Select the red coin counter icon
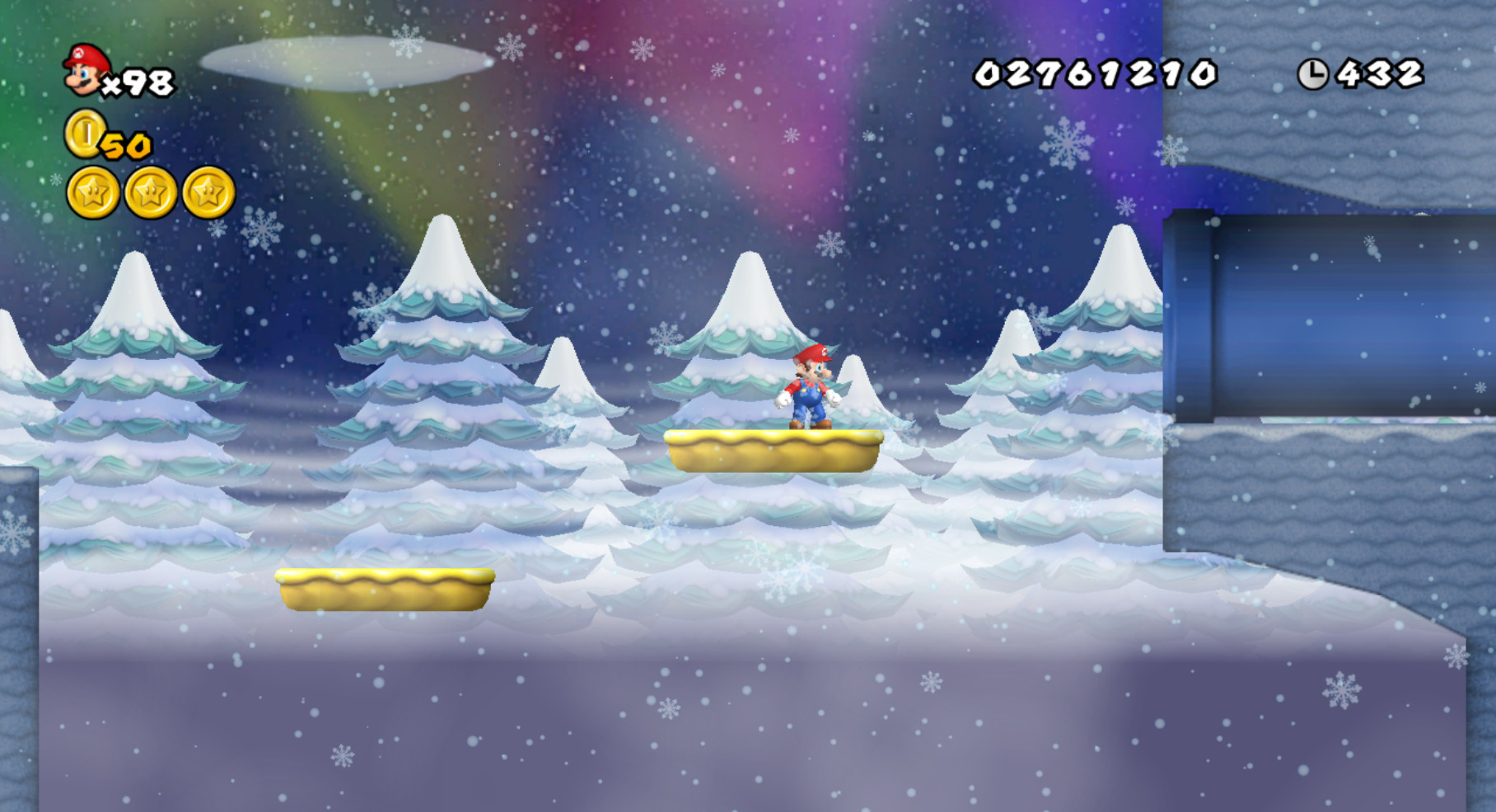The height and width of the screenshot is (812, 1496). (x=85, y=140)
